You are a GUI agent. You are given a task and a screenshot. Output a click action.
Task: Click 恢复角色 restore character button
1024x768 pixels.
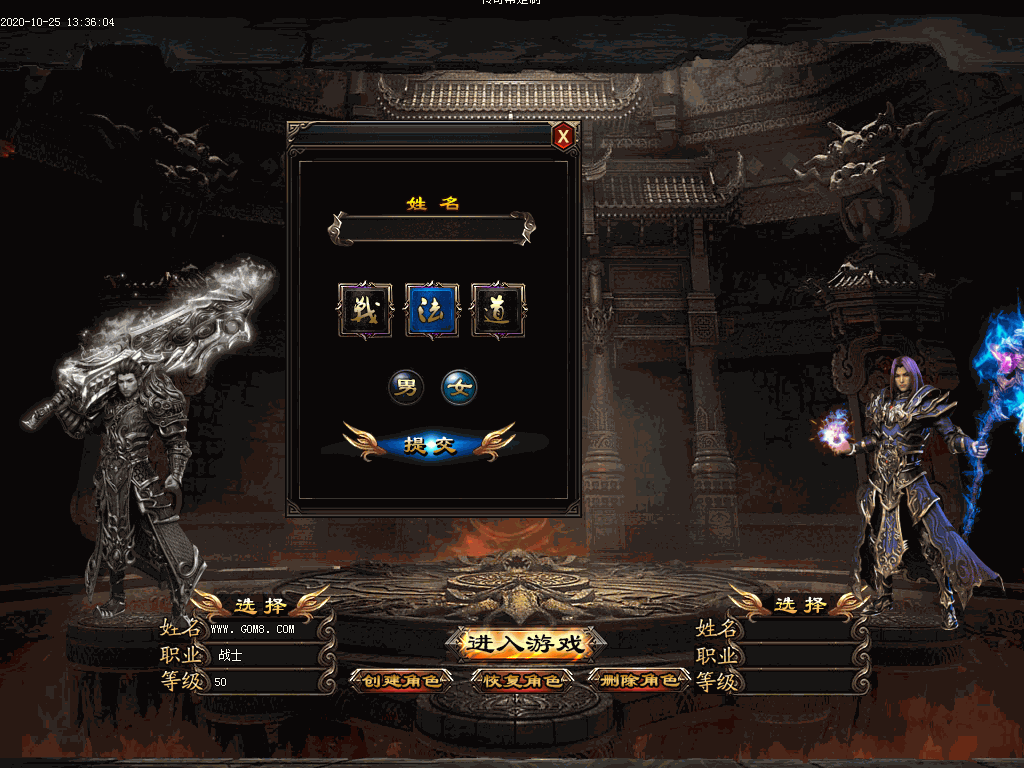(x=523, y=681)
